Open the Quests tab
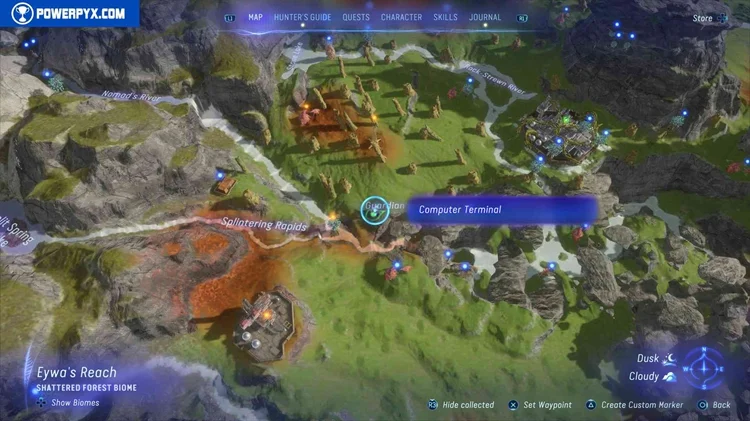The width and height of the screenshot is (750, 421). 355,17
